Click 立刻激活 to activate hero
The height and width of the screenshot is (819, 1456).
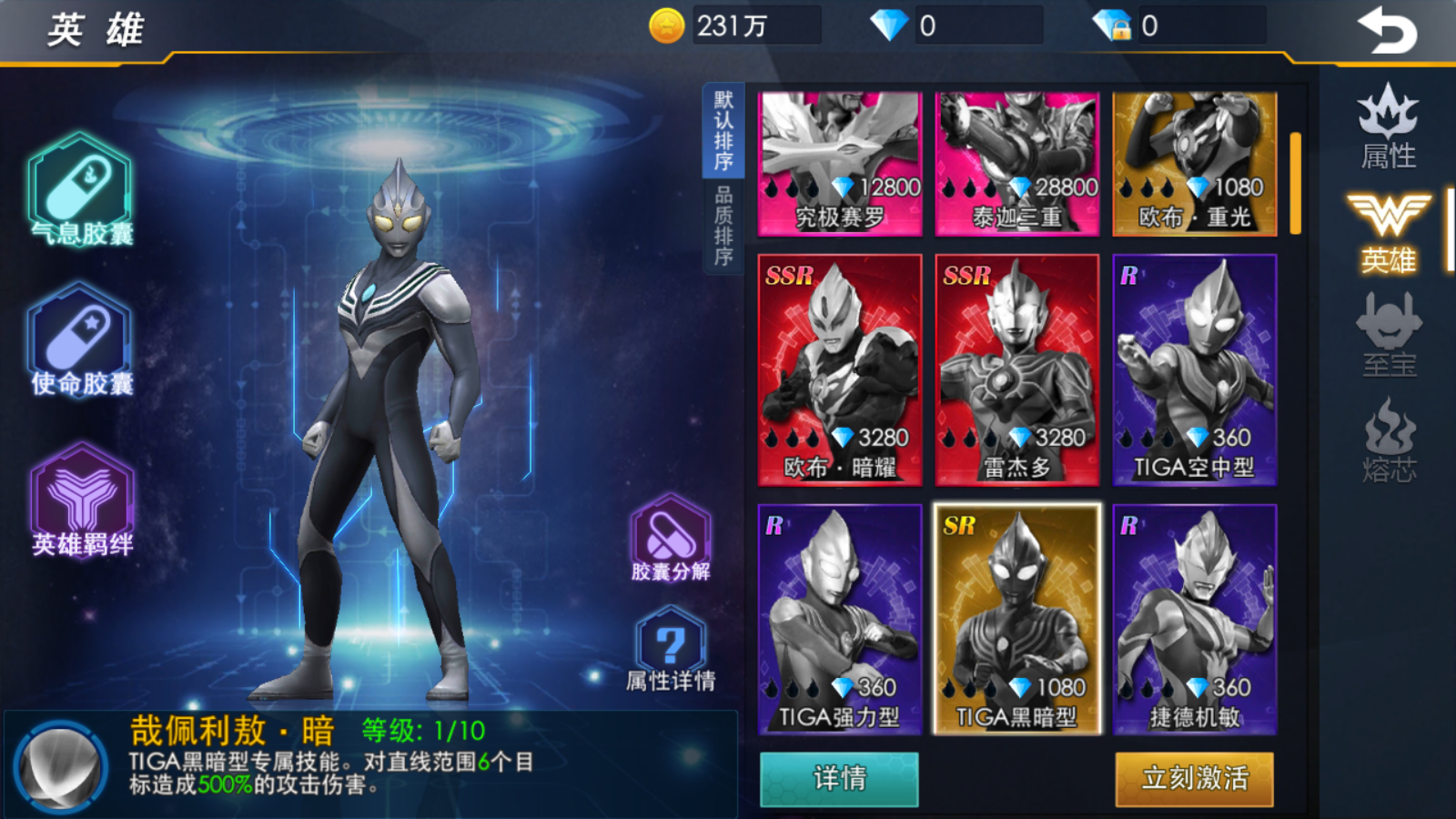coord(1194,779)
